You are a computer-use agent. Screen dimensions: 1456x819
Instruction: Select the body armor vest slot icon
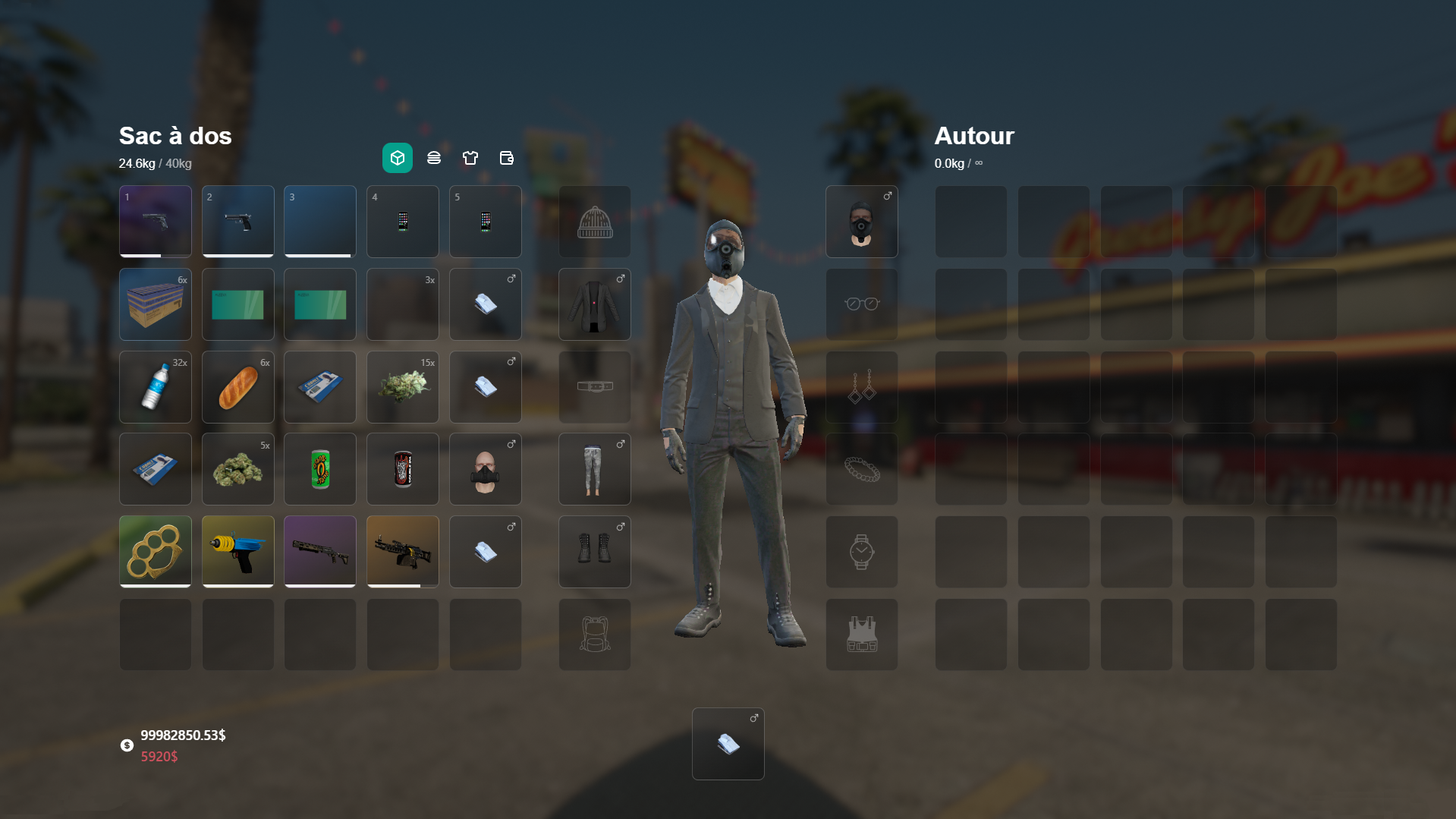[861, 635]
